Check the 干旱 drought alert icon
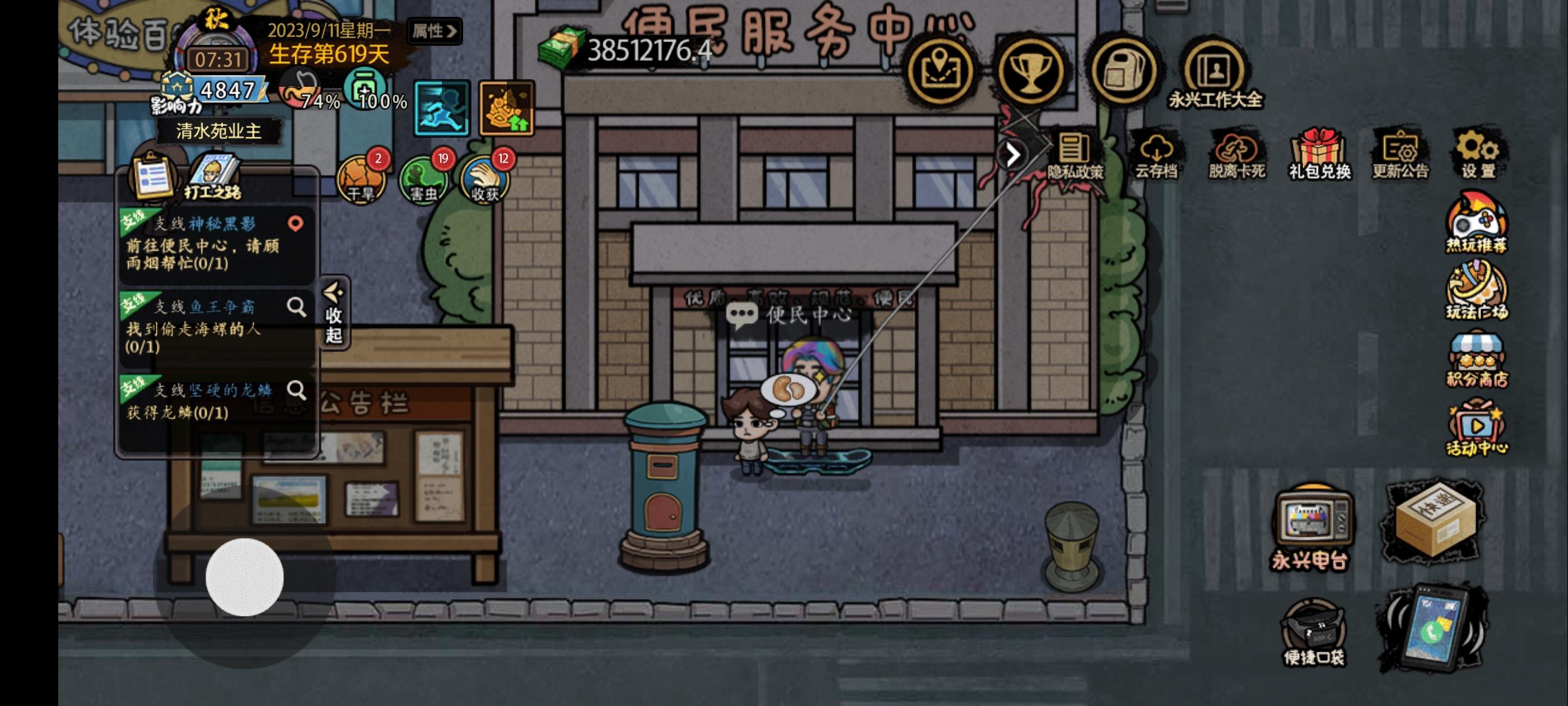The width and height of the screenshot is (1568, 706). point(361,180)
